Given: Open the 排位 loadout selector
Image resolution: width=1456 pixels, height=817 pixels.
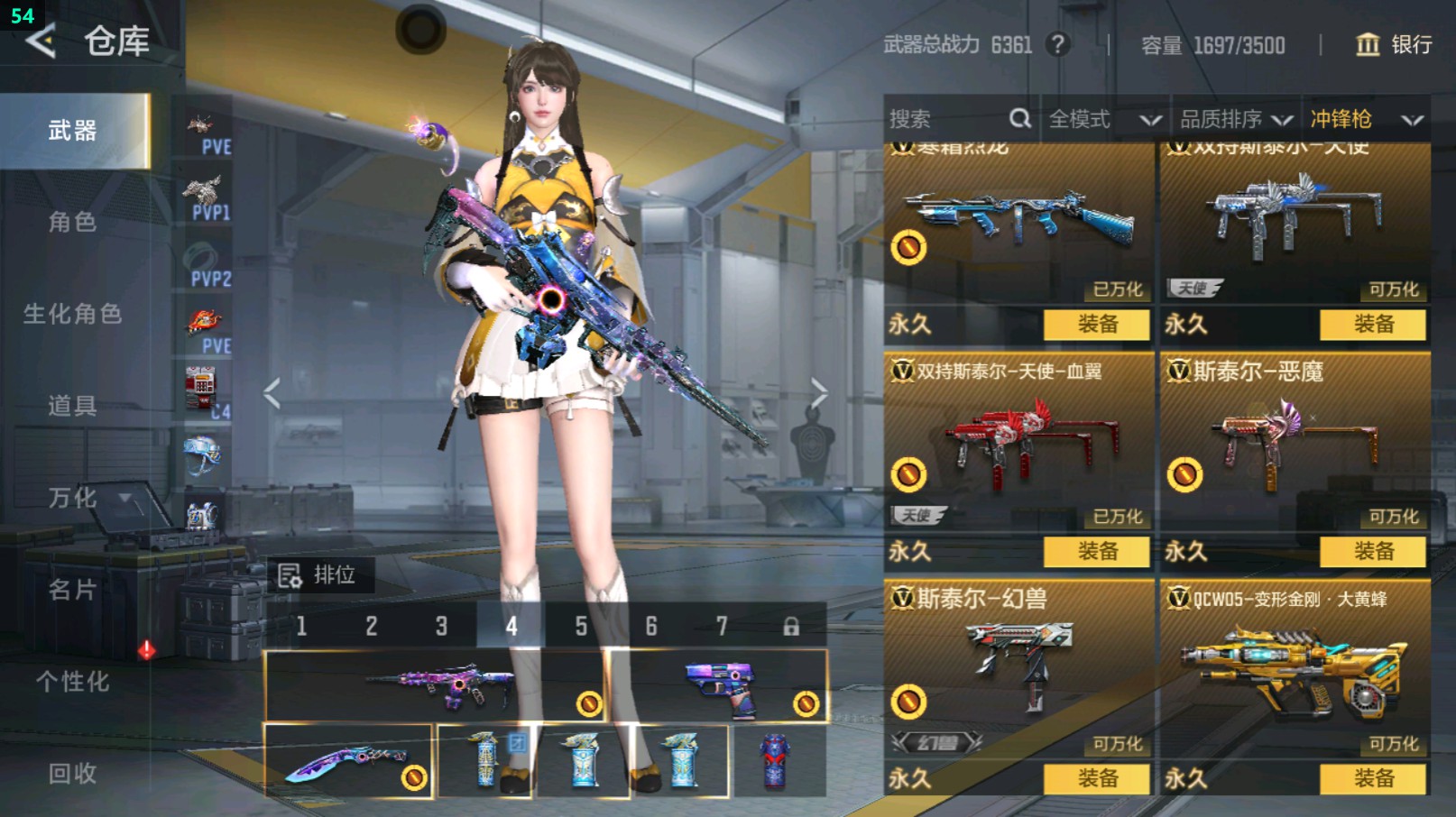Looking at the screenshot, I should click(x=319, y=575).
